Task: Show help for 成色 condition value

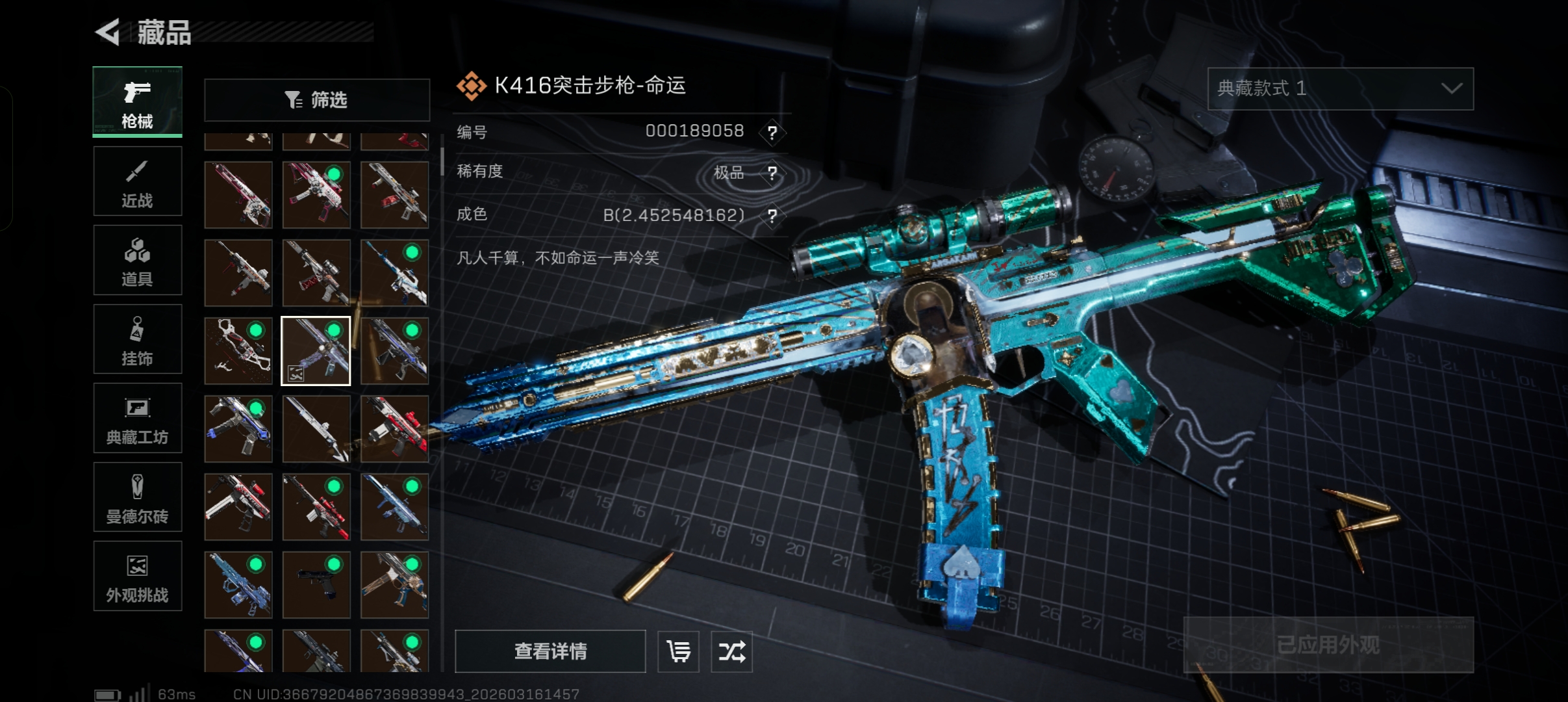Action: click(x=772, y=215)
